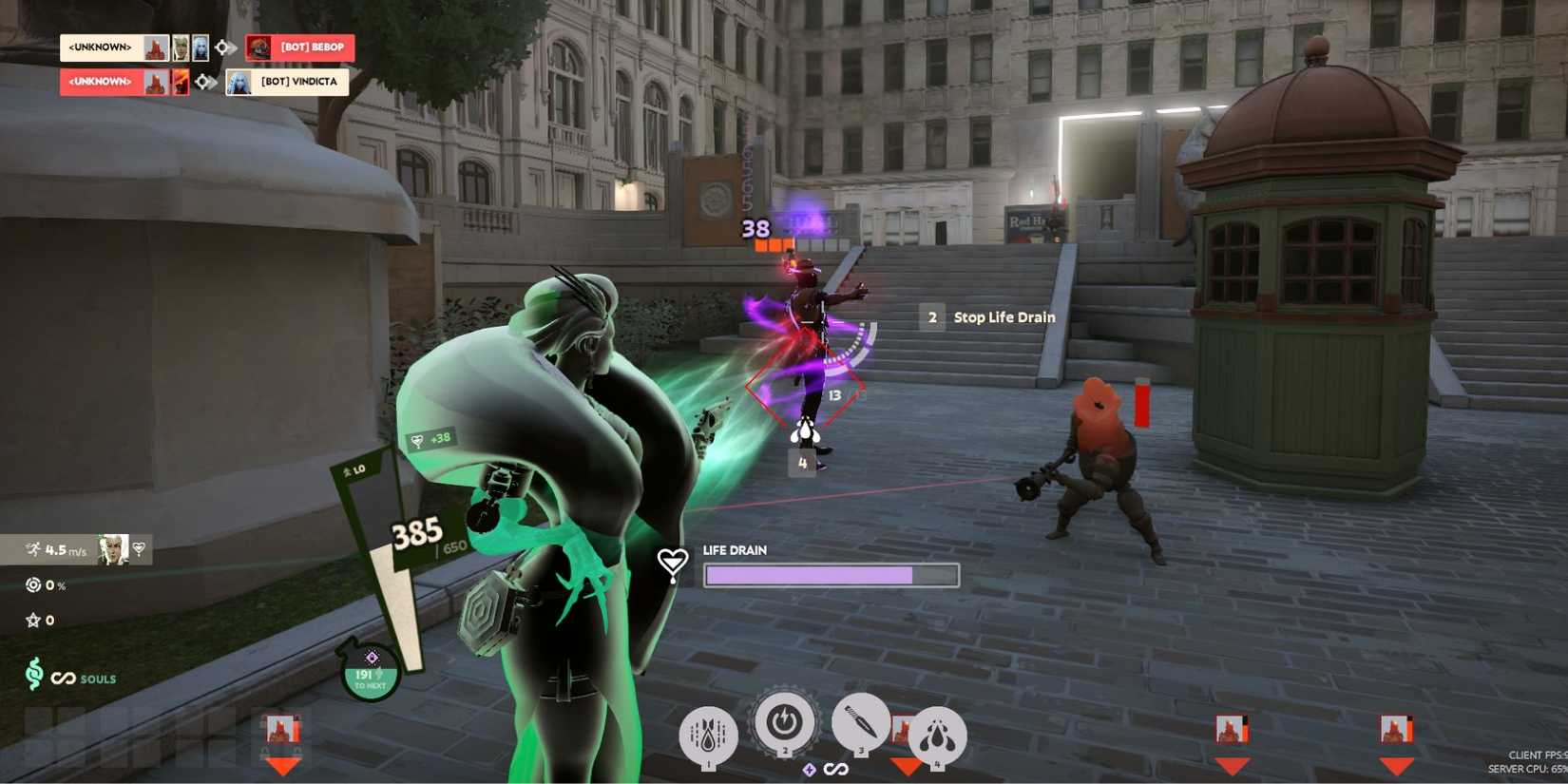Open the hero portrait in the lower-left HUD
This screenshot has width=1568, height=784.
coord(114,549)
